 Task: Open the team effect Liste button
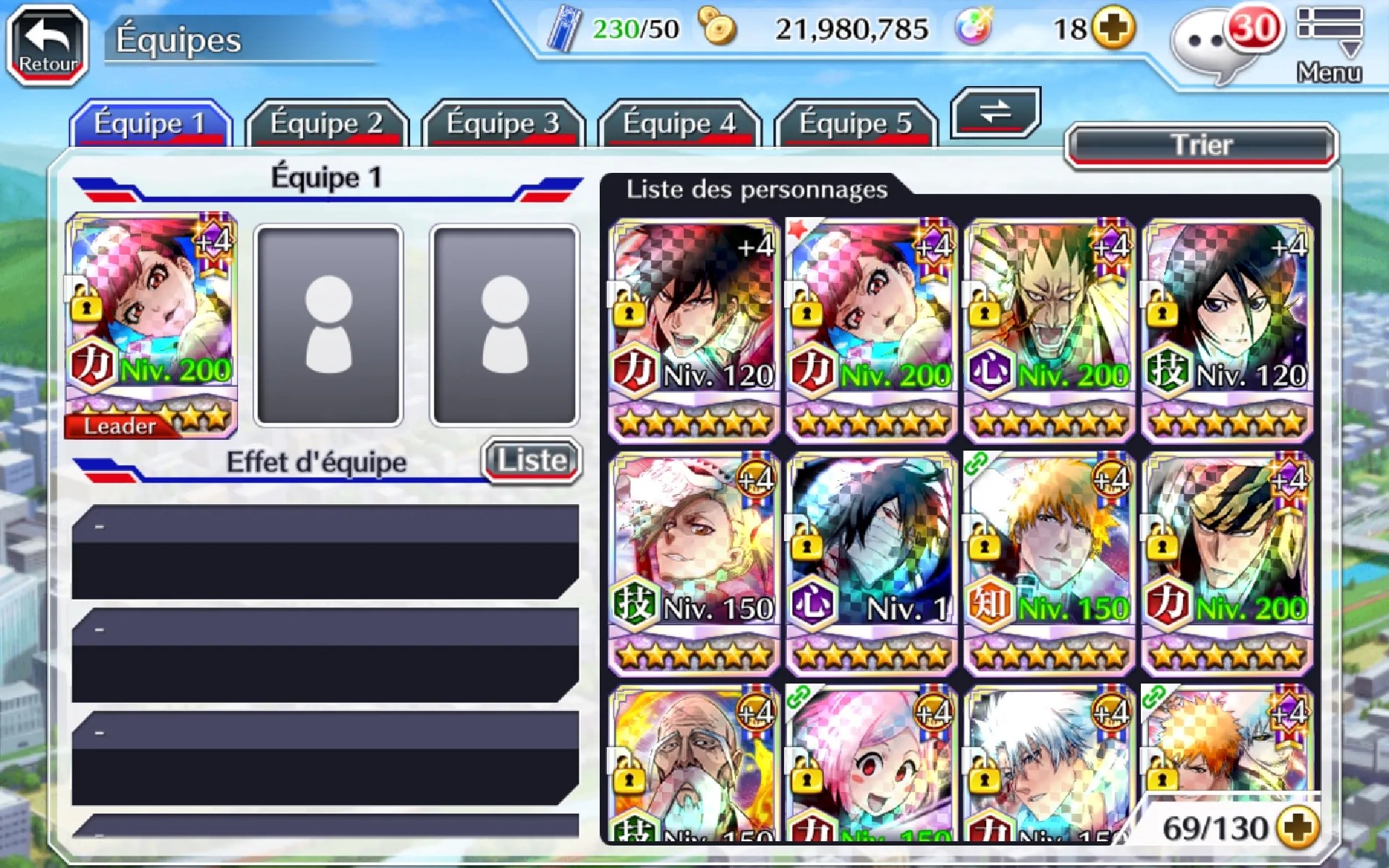tap(532, 461)
